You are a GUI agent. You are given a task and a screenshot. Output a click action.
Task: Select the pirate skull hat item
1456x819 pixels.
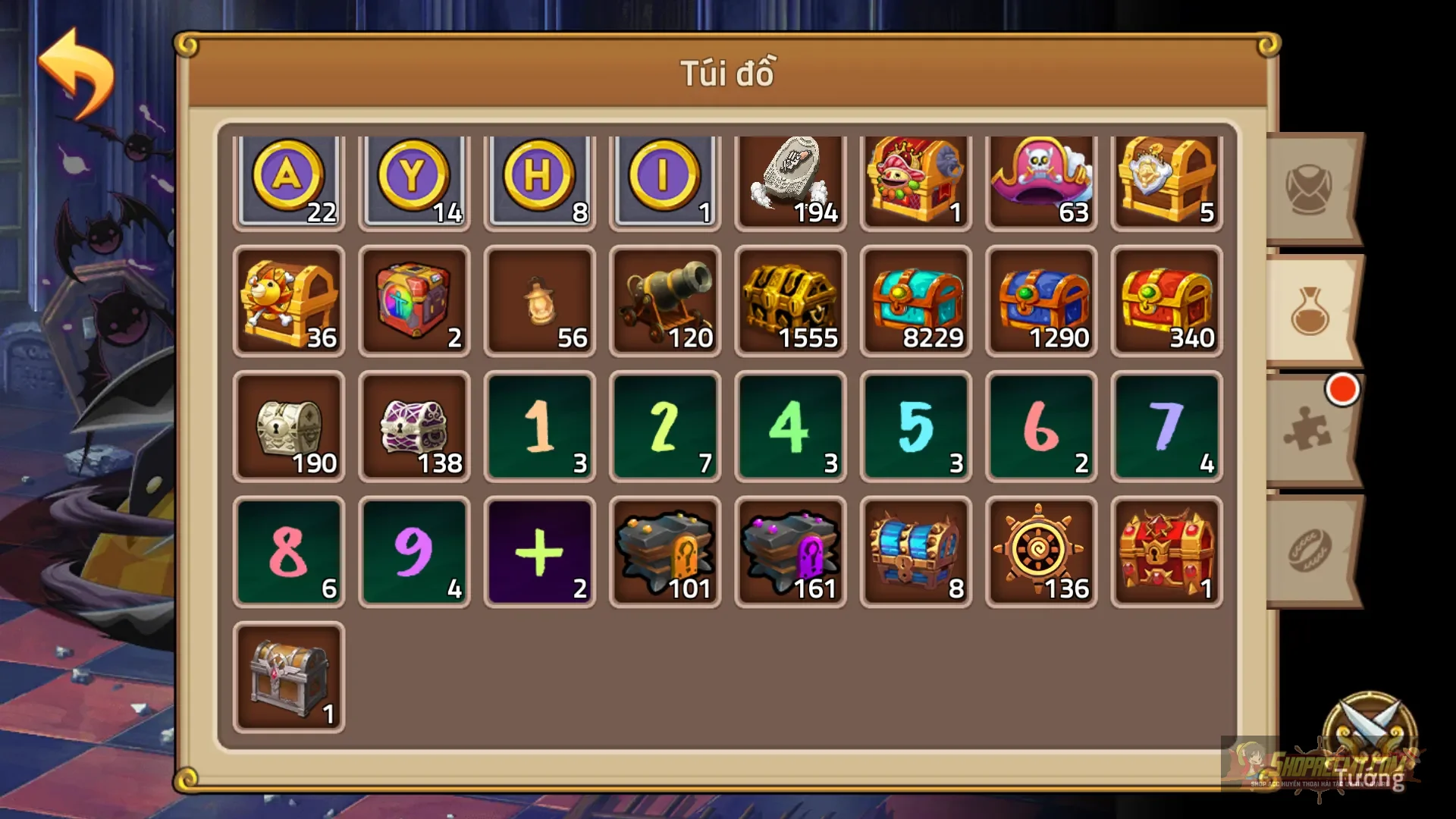[x=1041, y=180]
